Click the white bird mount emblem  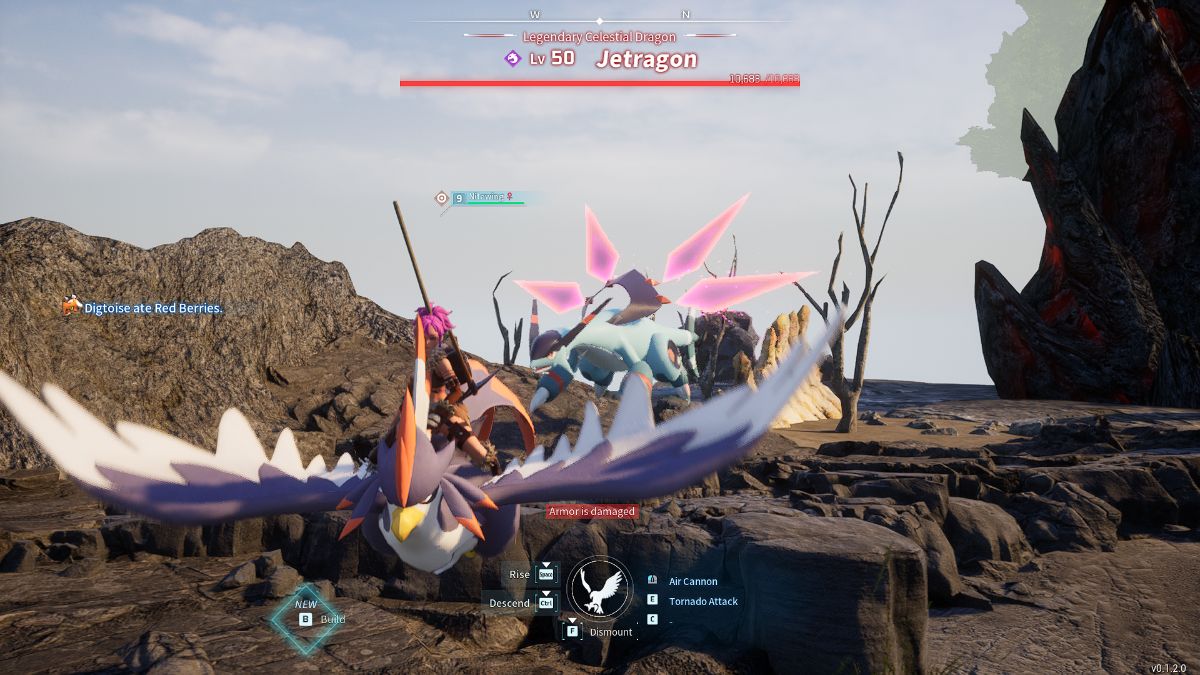coord(600,588)
